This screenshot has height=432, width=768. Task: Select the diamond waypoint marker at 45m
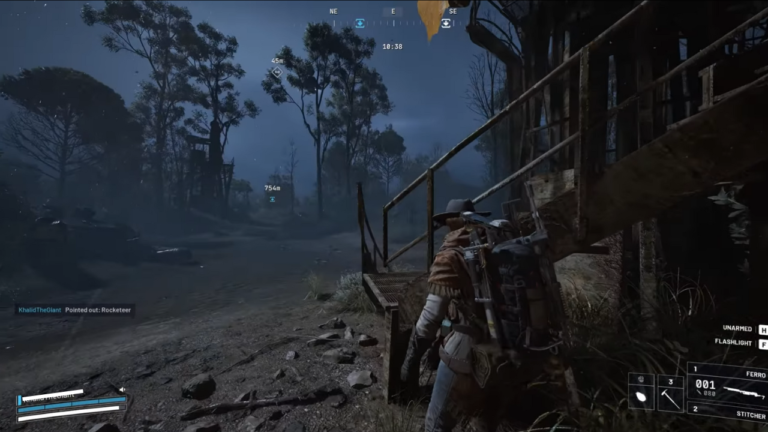point(277,72)
